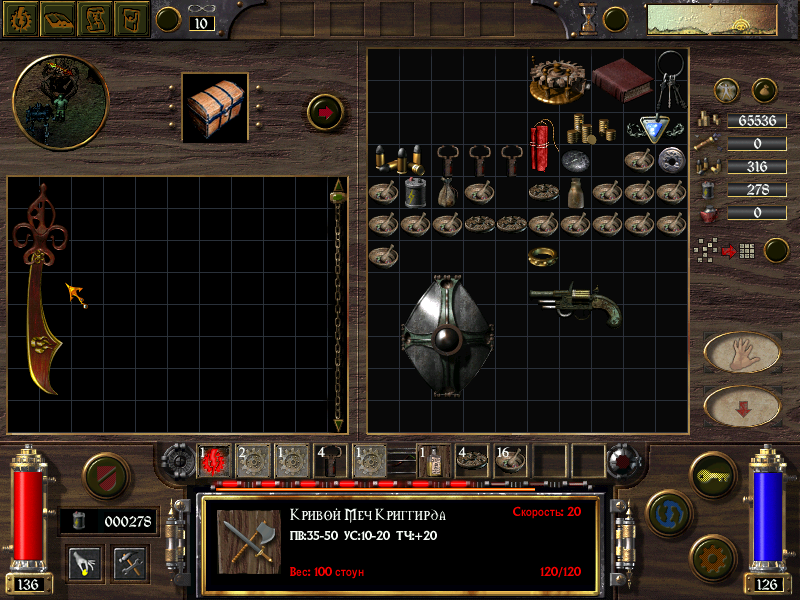
Task: Pick up the dynamite sticks
Action: [541, 145]
